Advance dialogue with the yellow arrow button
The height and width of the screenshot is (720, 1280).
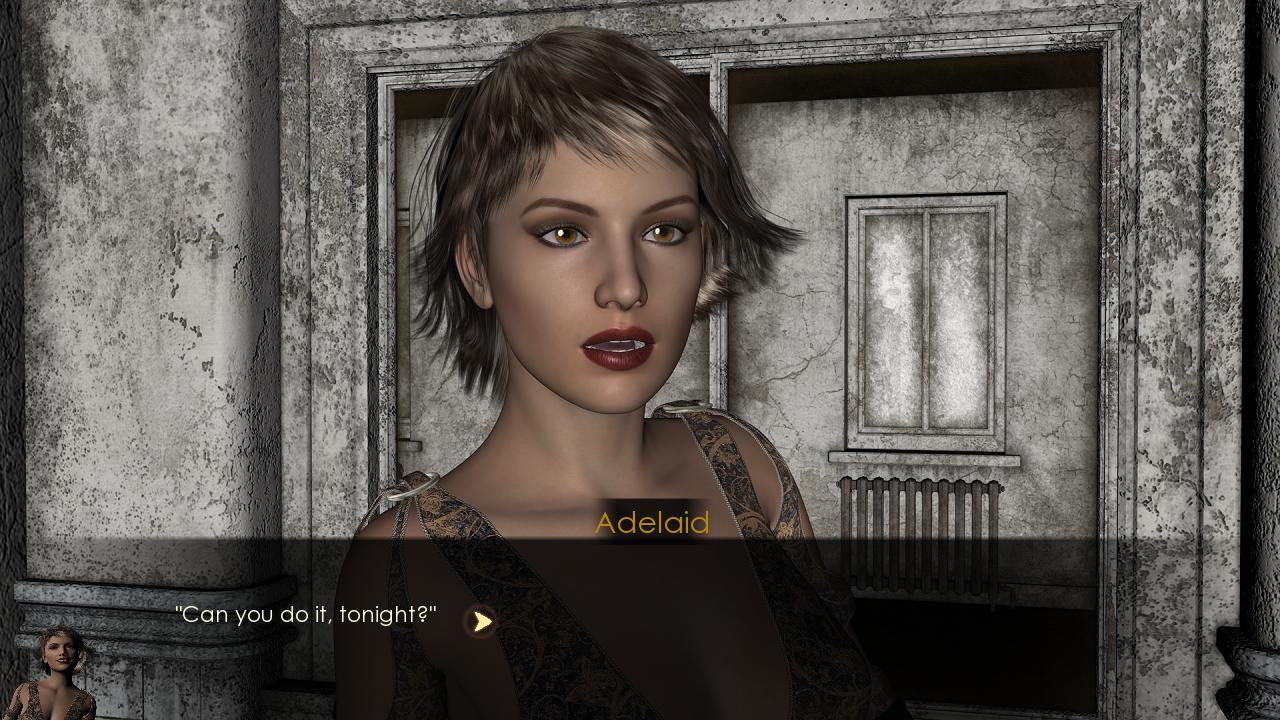tap(481, 621)
